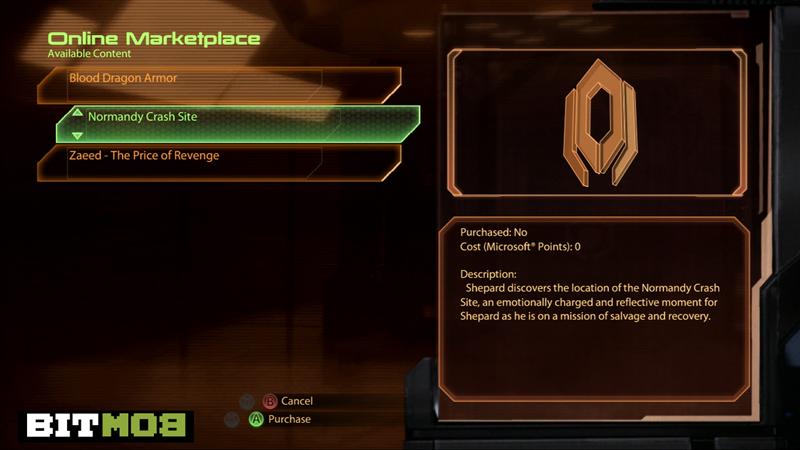Click the down arrow on the highlighted entry
Image resolution: width=800 pixels, height=450 pixels.
(77, 135)
